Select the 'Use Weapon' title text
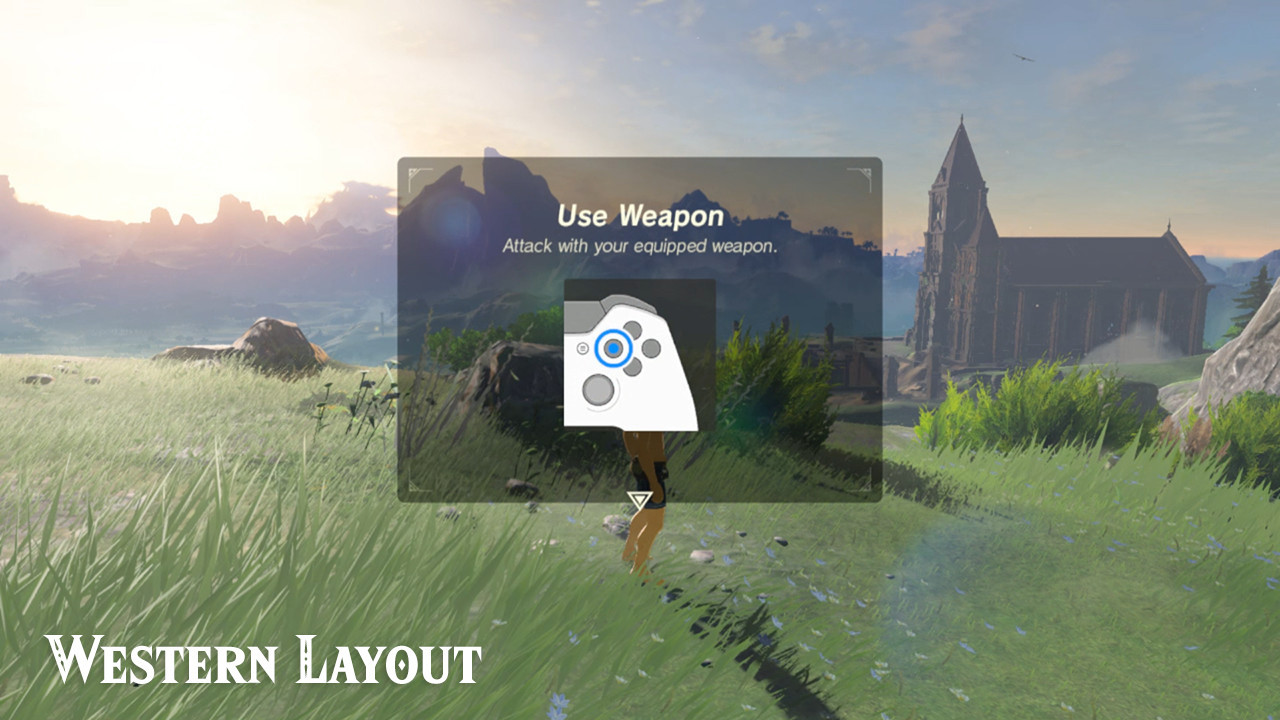This screenshot has height=720, width=1280. tap(640, 215)
